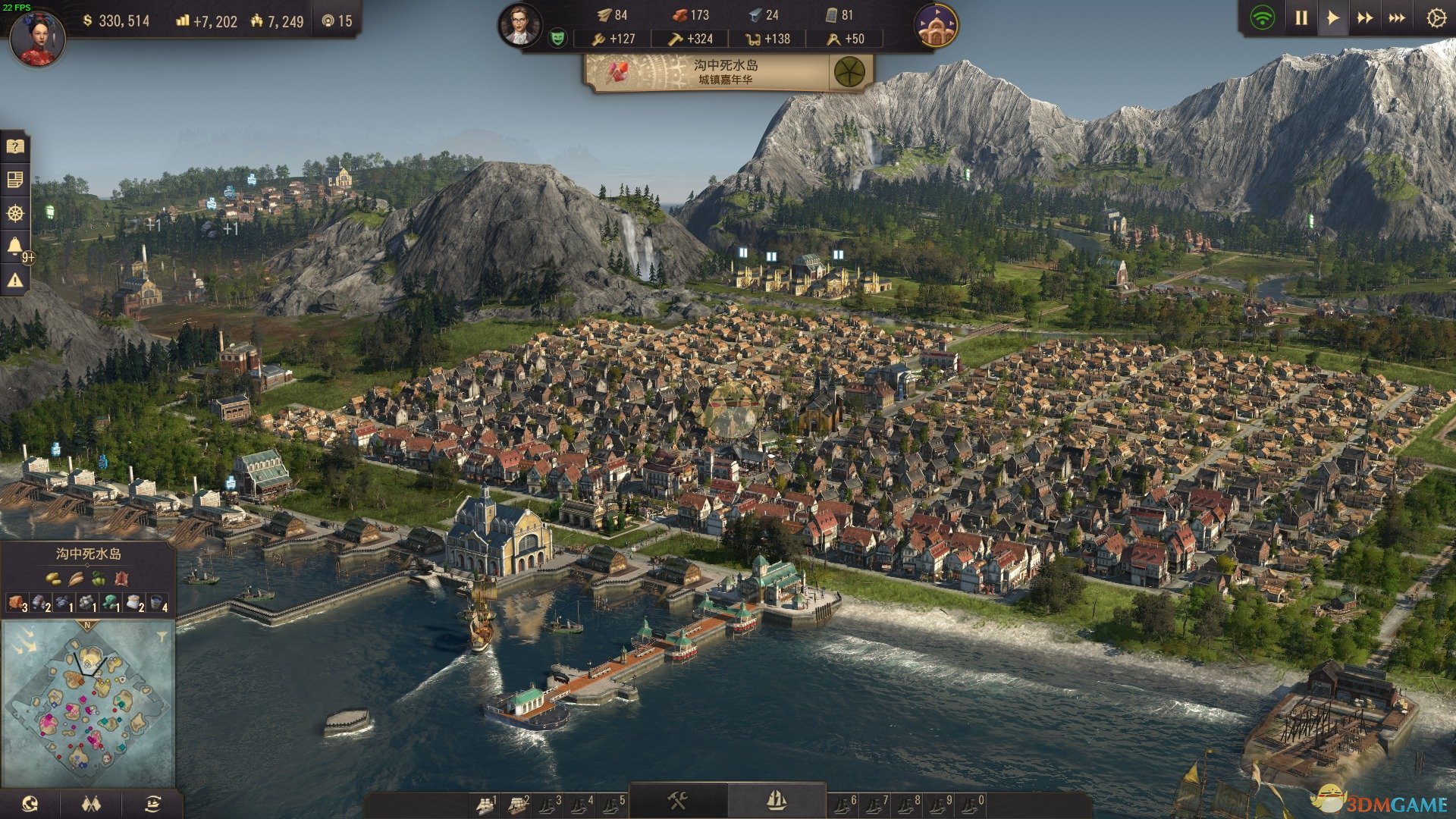Pause the game speed

coord(1301,18)
